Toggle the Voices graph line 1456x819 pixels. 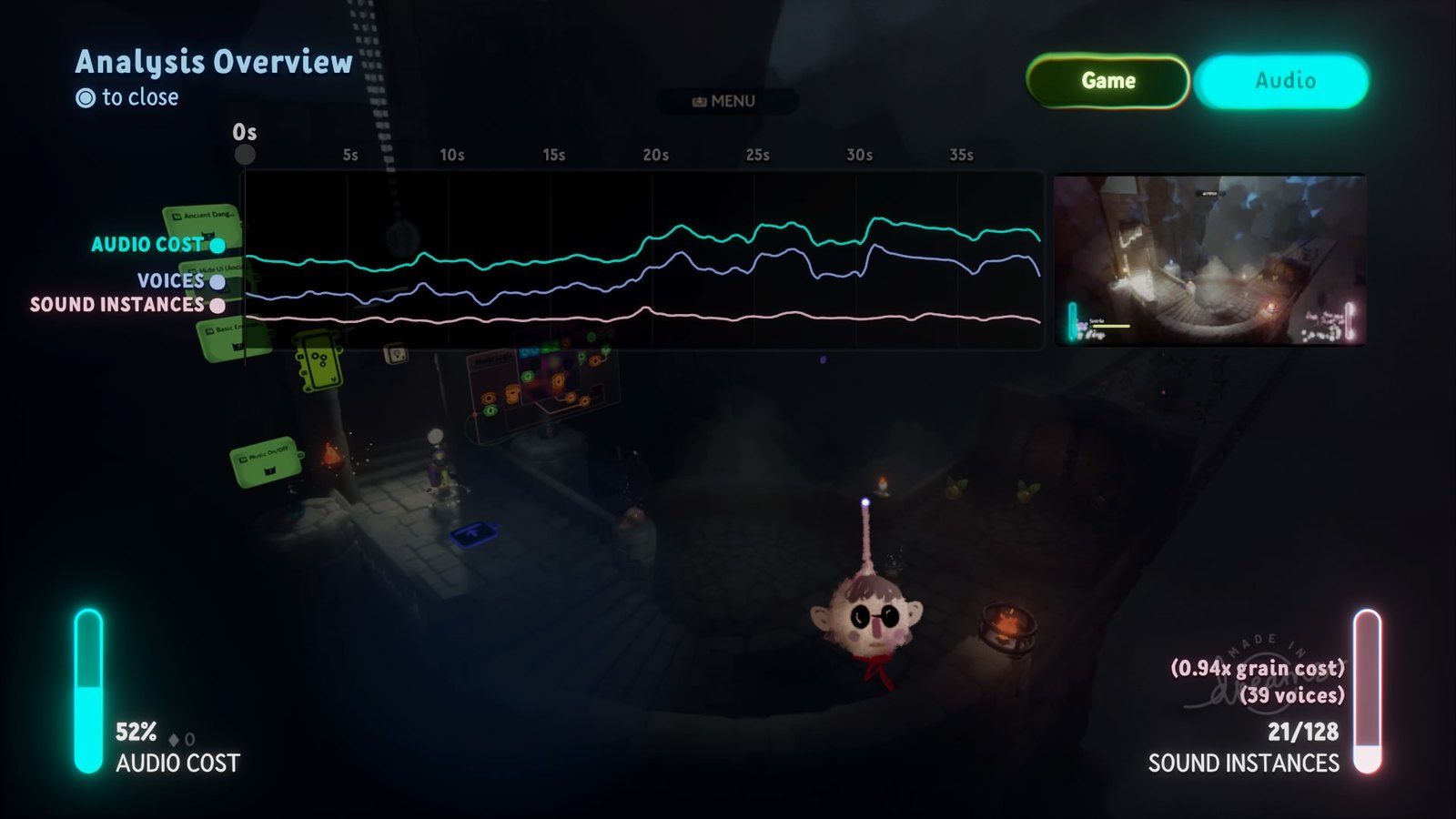tap(217, 281)
